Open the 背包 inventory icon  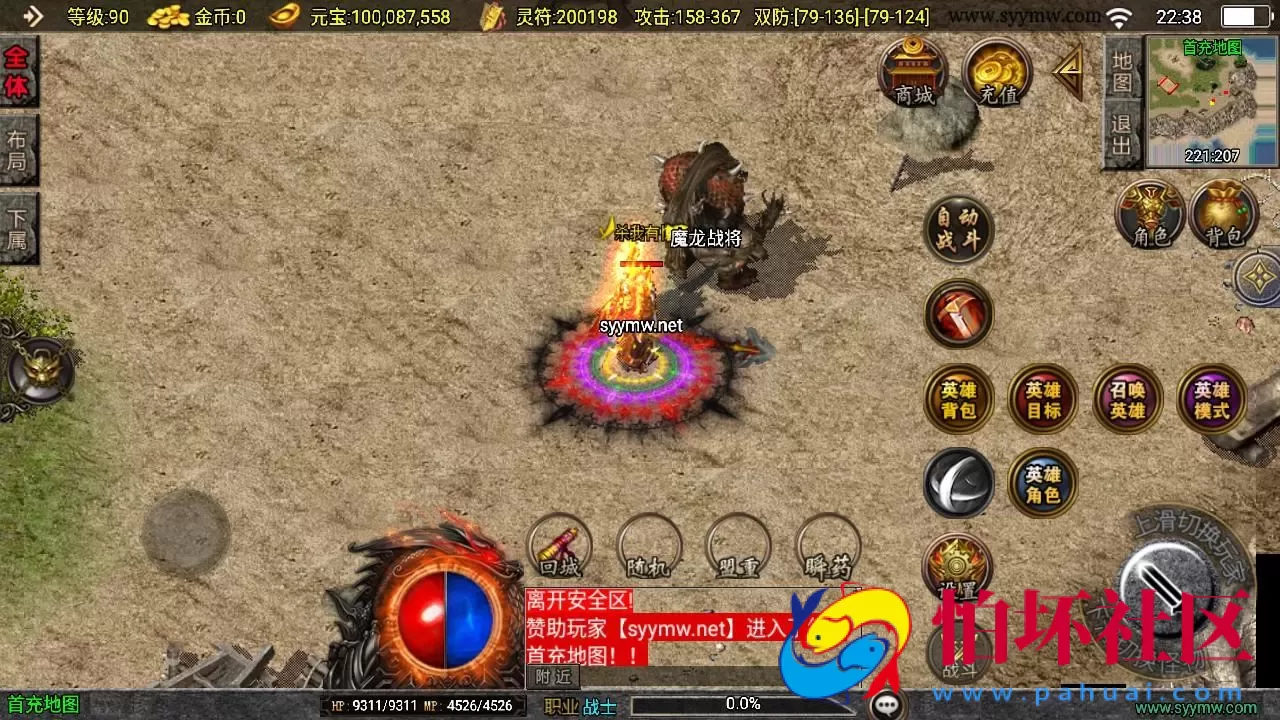coord(1225,215)
